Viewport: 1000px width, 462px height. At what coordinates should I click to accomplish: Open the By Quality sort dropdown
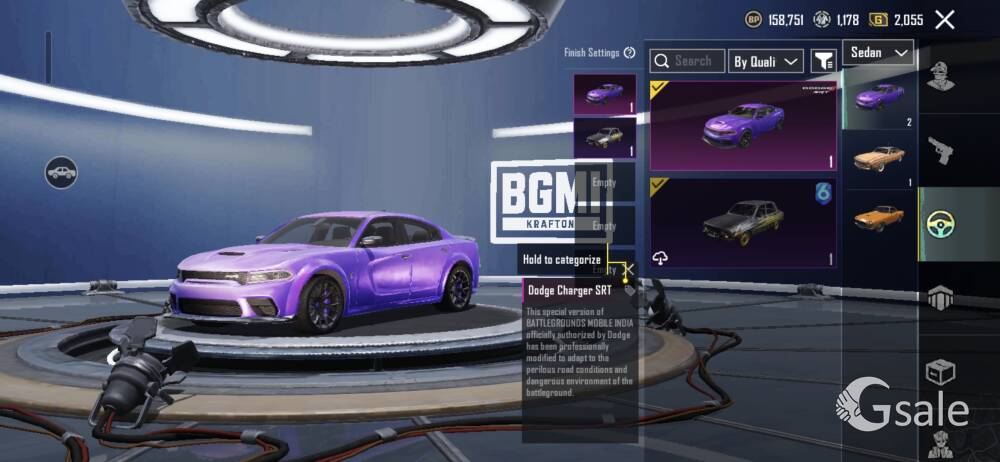tap(766, 61)
